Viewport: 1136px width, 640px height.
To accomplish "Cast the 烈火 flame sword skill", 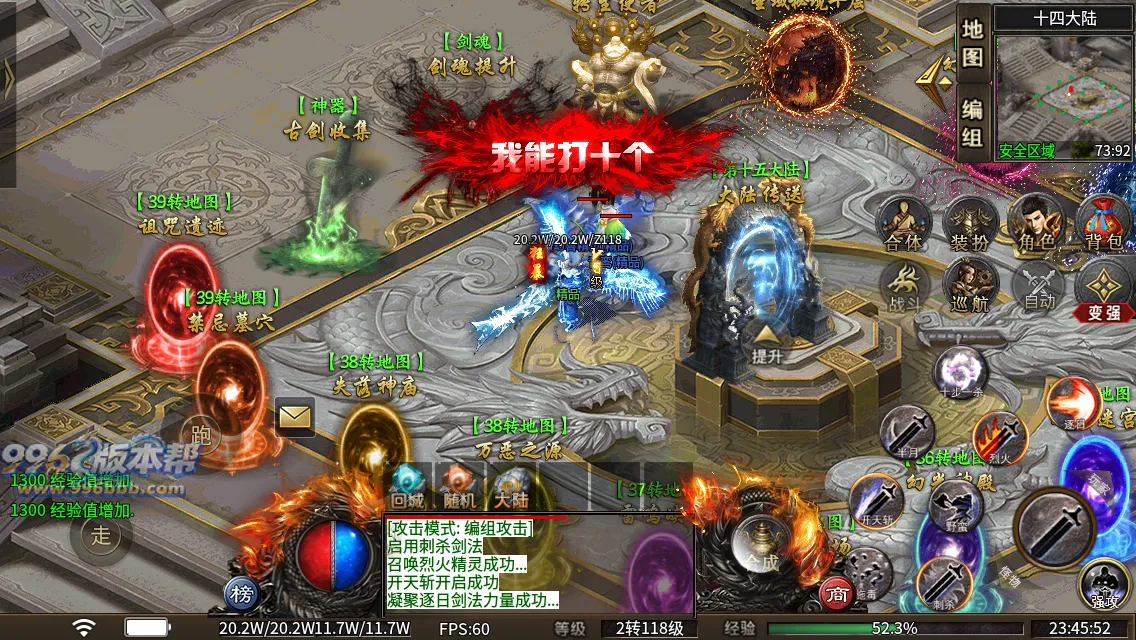I will [999, 437].
